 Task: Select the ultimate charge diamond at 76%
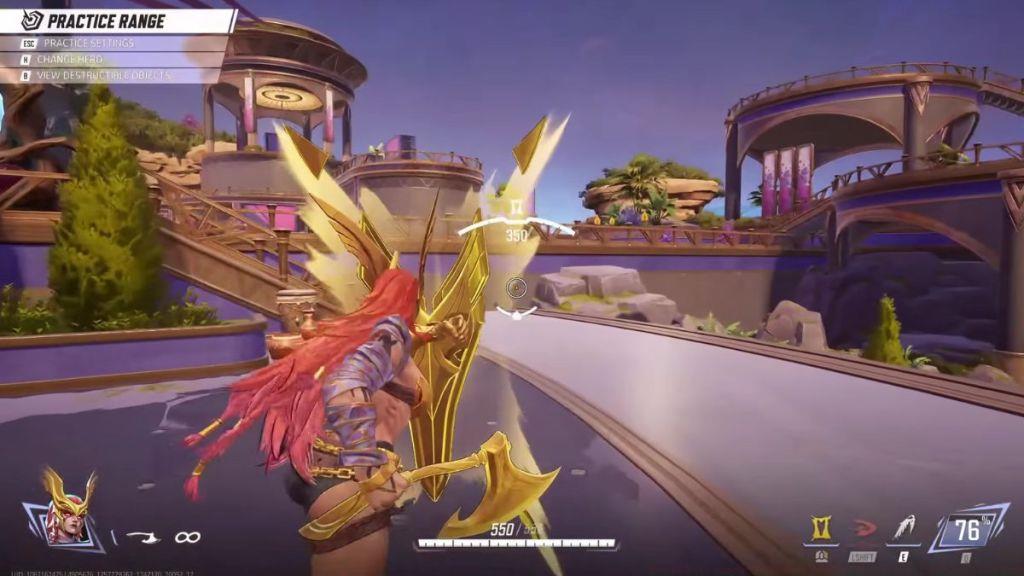[x=966, y=530]
